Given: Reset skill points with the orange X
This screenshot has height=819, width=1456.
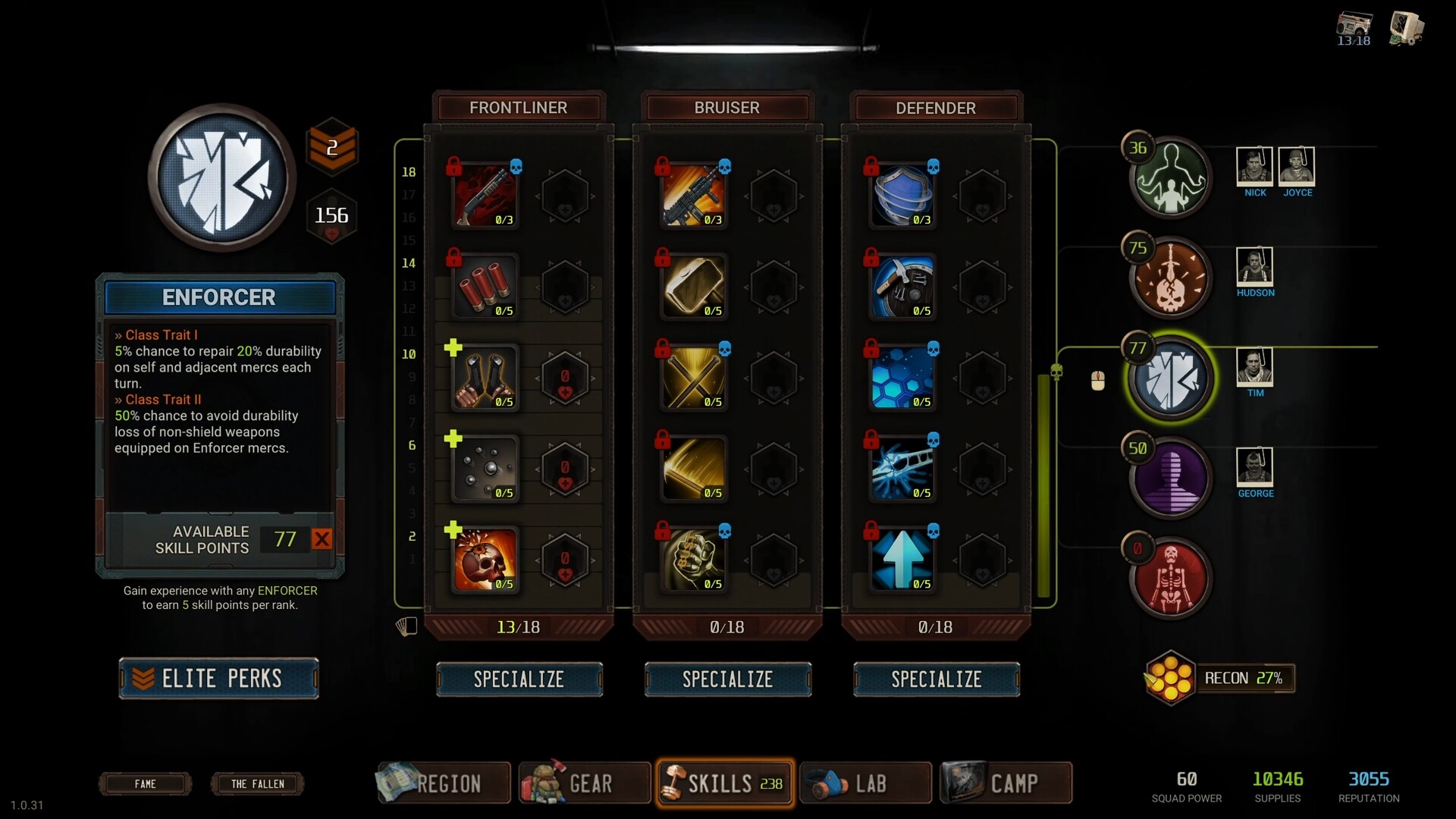Looking at the screenshot, I should 322,539.
